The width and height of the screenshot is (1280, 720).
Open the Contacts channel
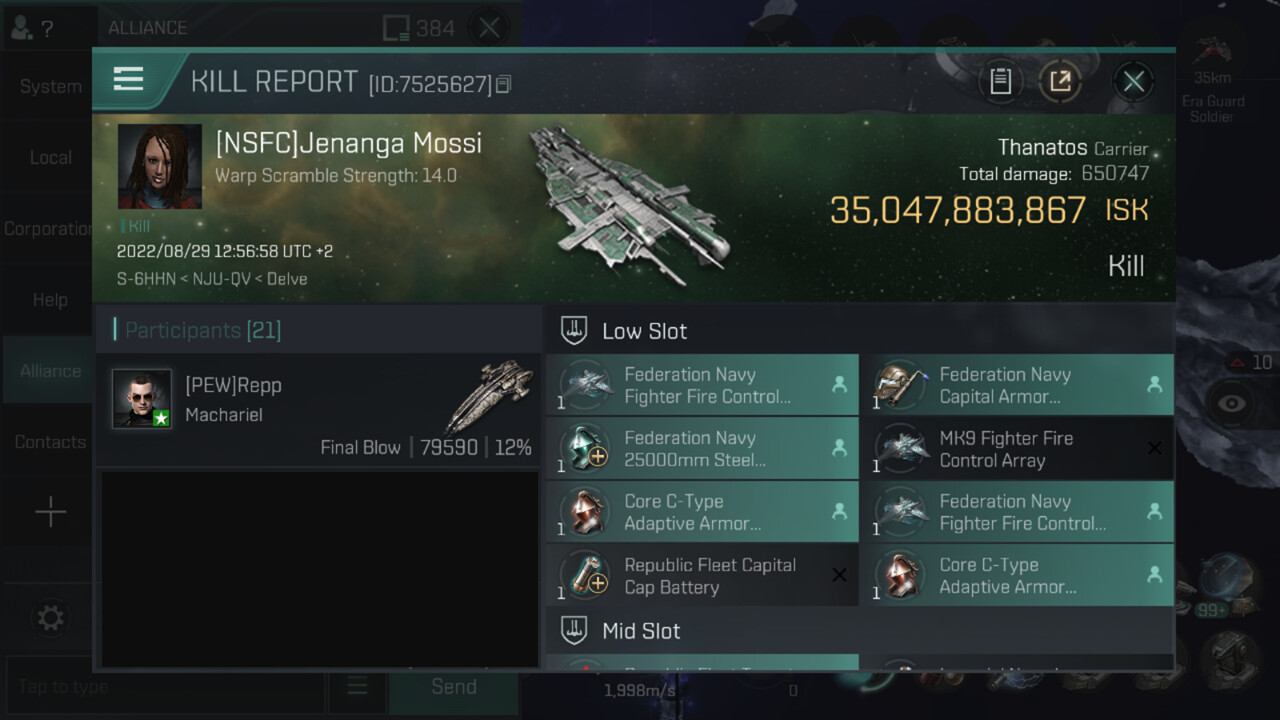point(50,442)
